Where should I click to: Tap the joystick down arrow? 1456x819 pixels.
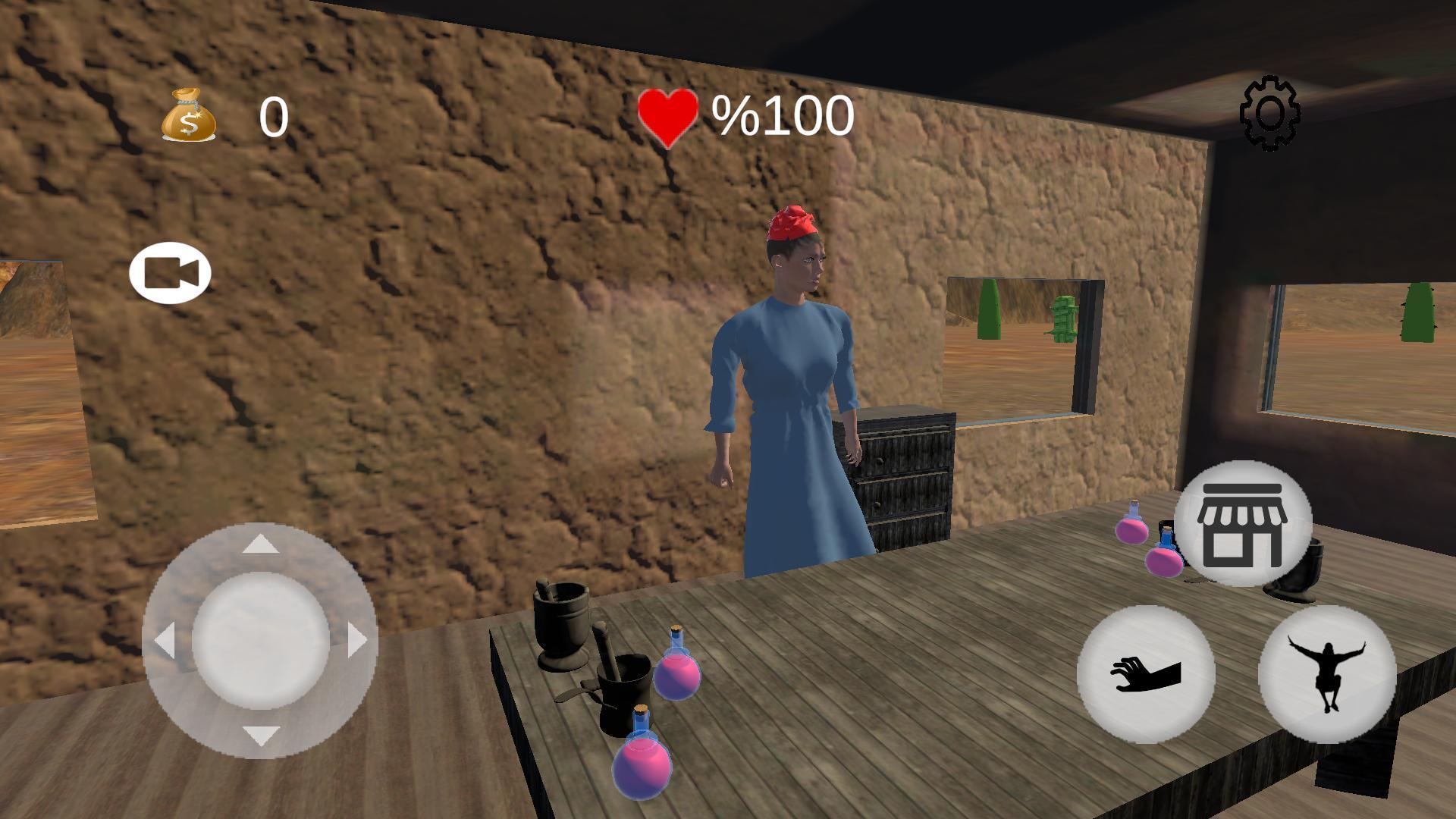[260, 735]
